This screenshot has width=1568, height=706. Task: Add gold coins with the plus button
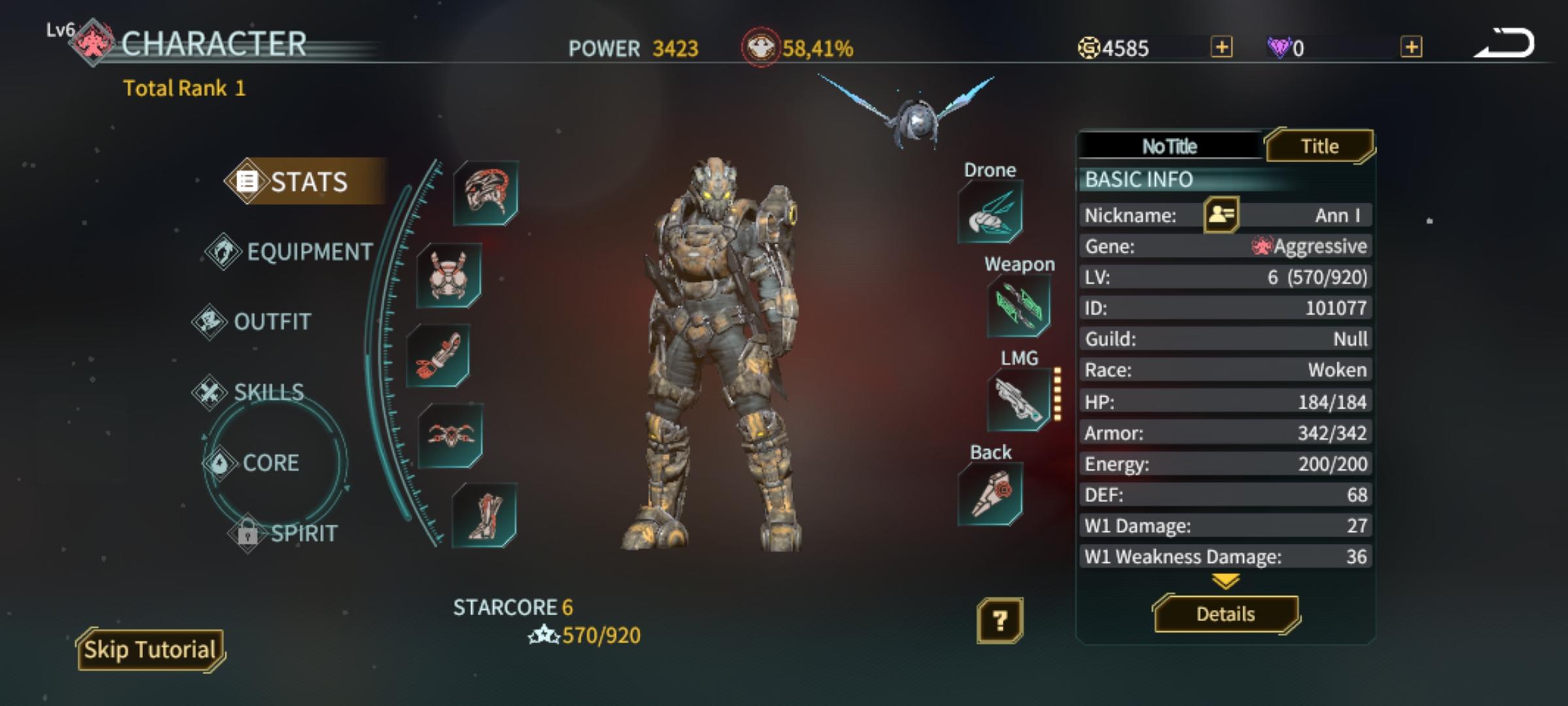(1222, 48)
